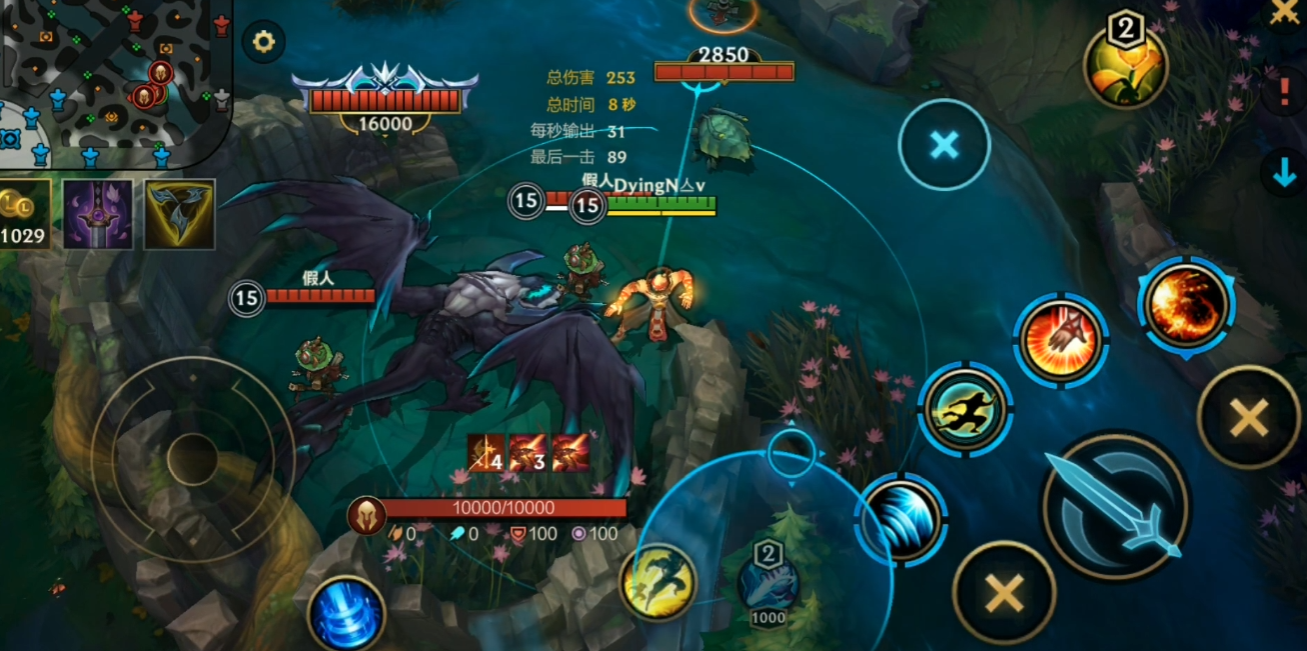This screenshot has width=1307, height=651.
Task: Cast the running figure dash ability
Action: point(966,409)
